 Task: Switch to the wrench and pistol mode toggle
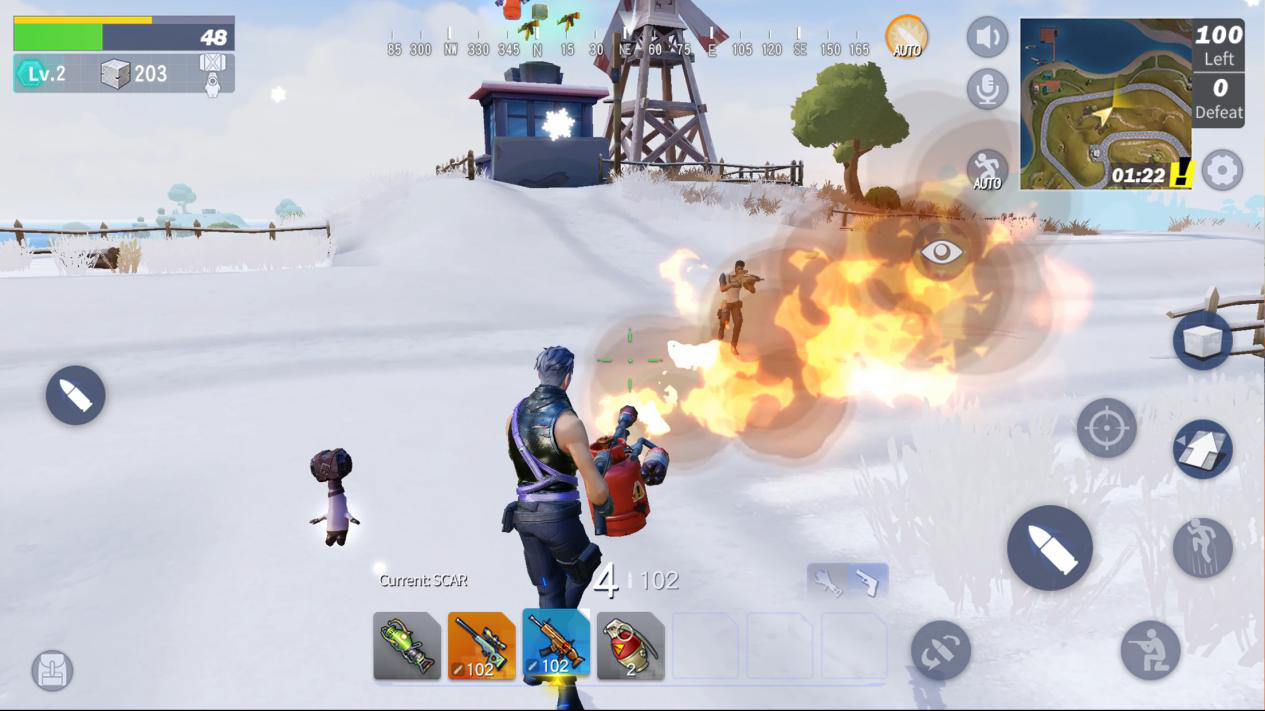[x=847, y=581]
